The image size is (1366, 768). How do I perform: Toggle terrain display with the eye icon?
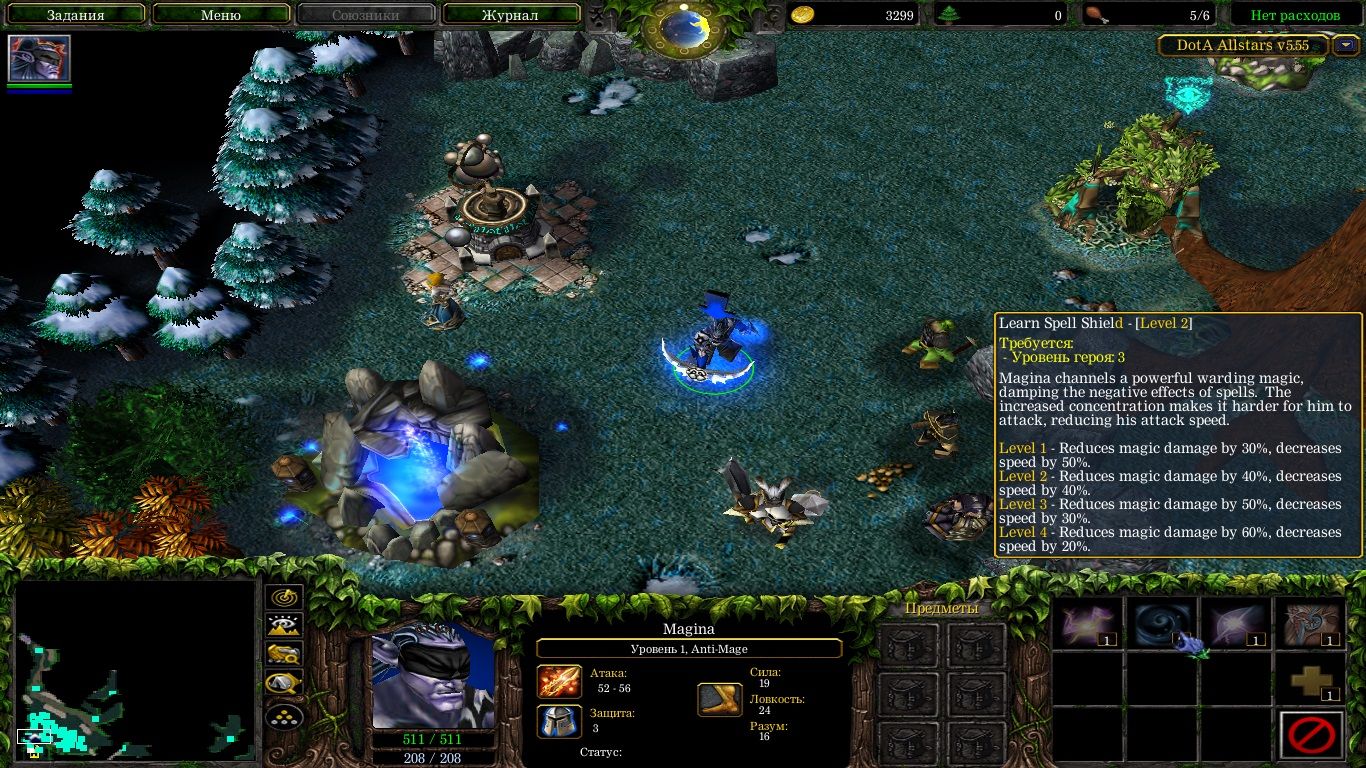[283, 624]
